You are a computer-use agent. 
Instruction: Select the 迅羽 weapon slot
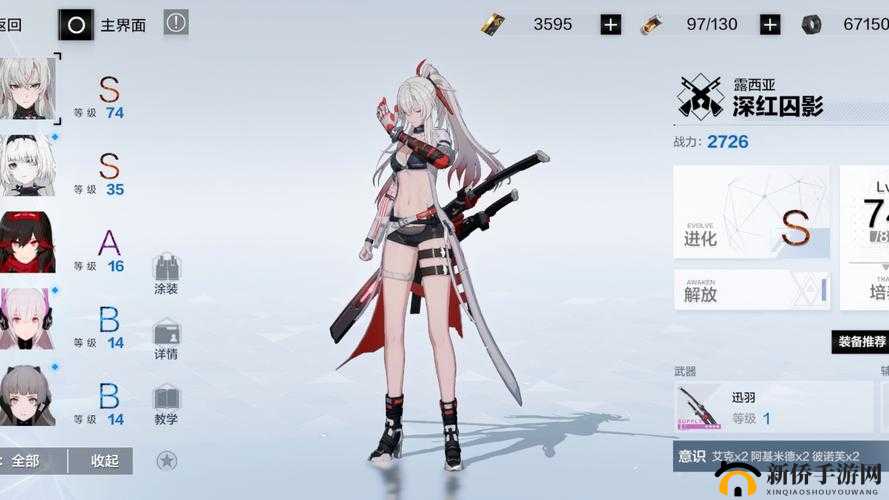tap(760, 408)
